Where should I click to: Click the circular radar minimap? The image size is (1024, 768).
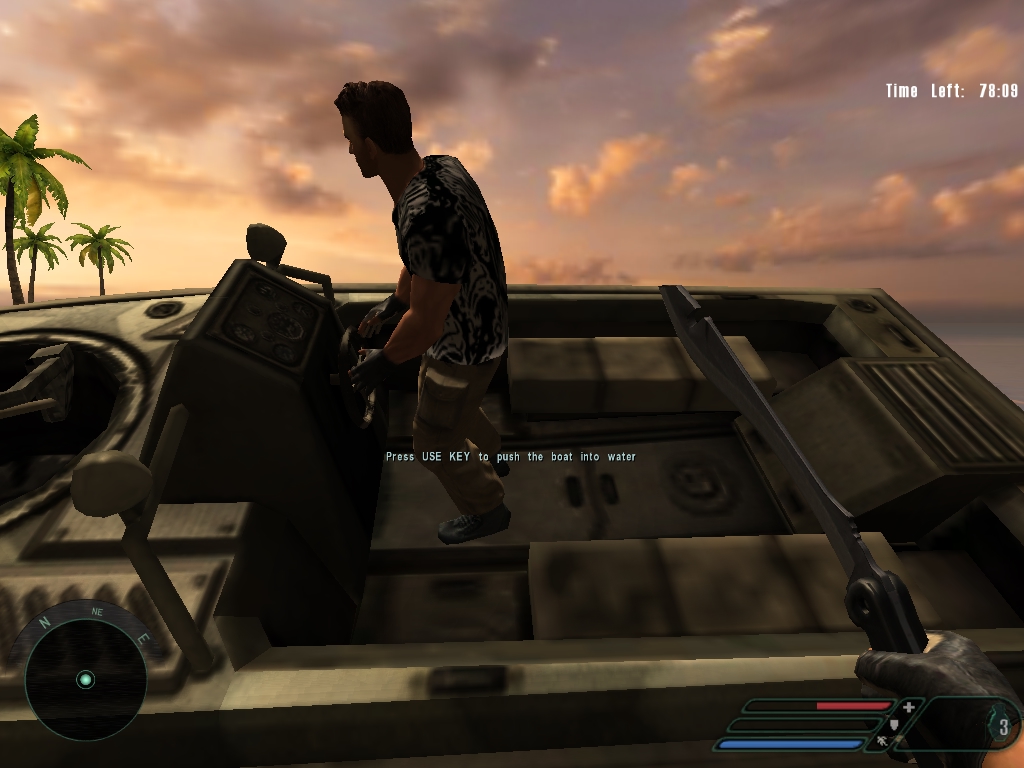click(86, 679)
